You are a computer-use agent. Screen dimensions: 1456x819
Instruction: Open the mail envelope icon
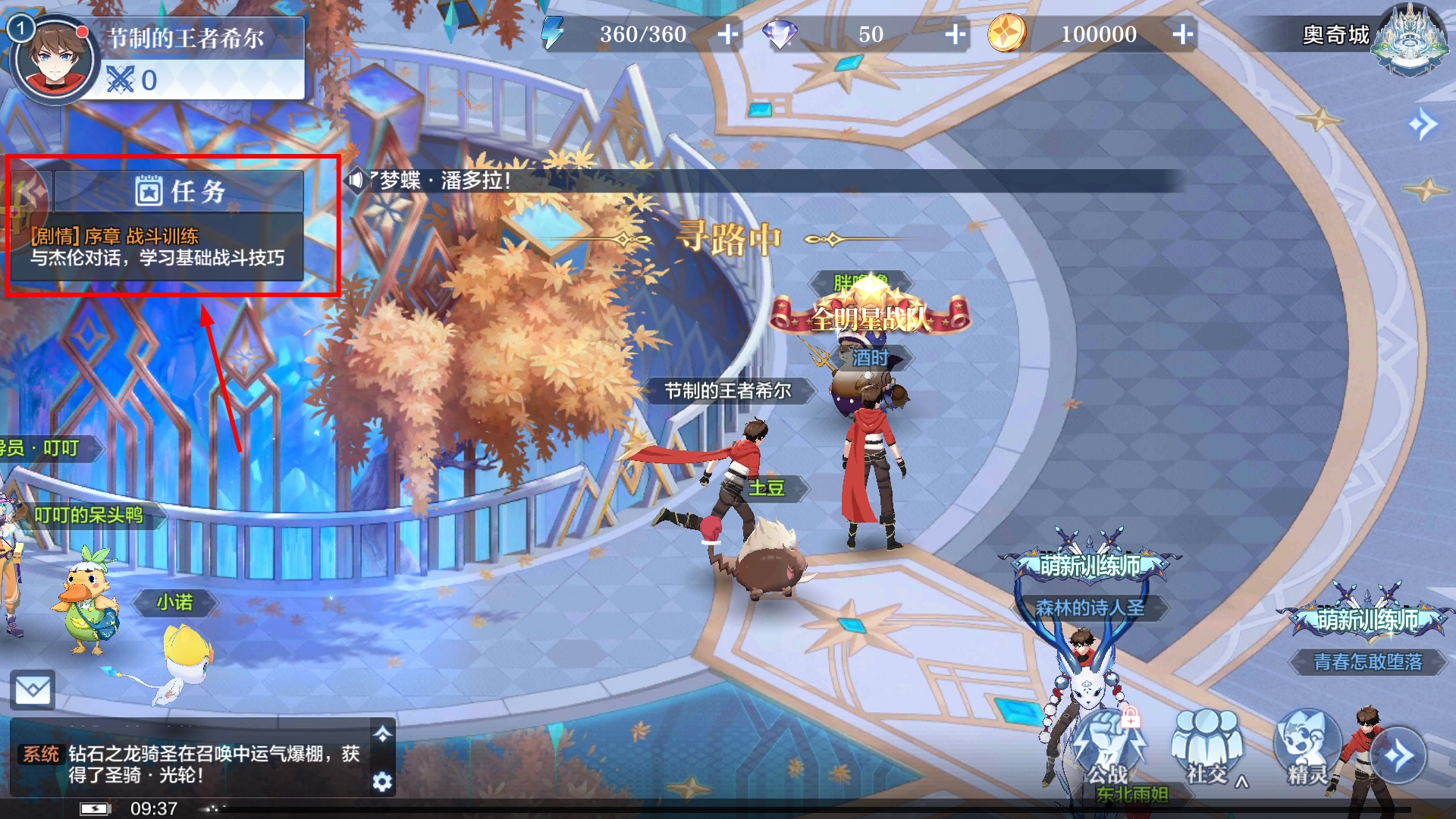point(33,690)
